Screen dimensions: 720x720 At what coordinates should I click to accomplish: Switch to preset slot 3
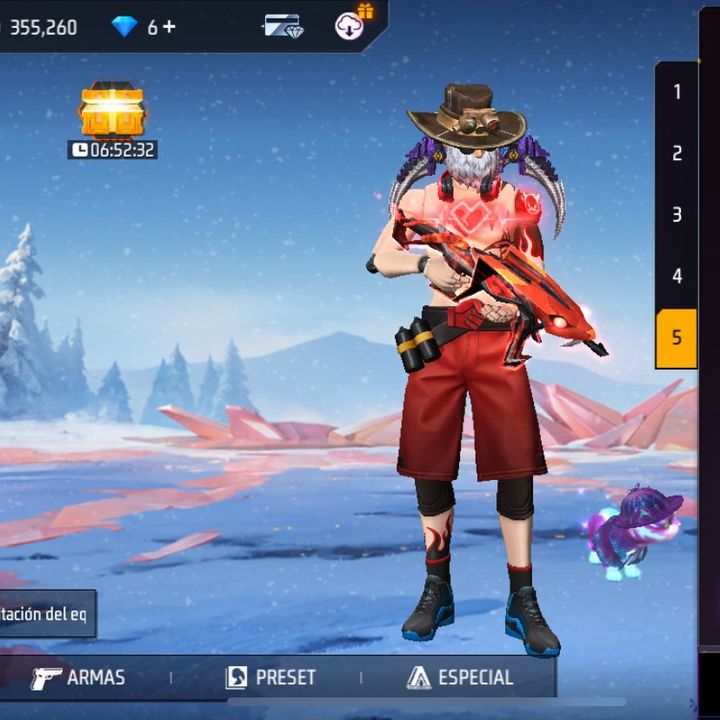coord(677,215)
